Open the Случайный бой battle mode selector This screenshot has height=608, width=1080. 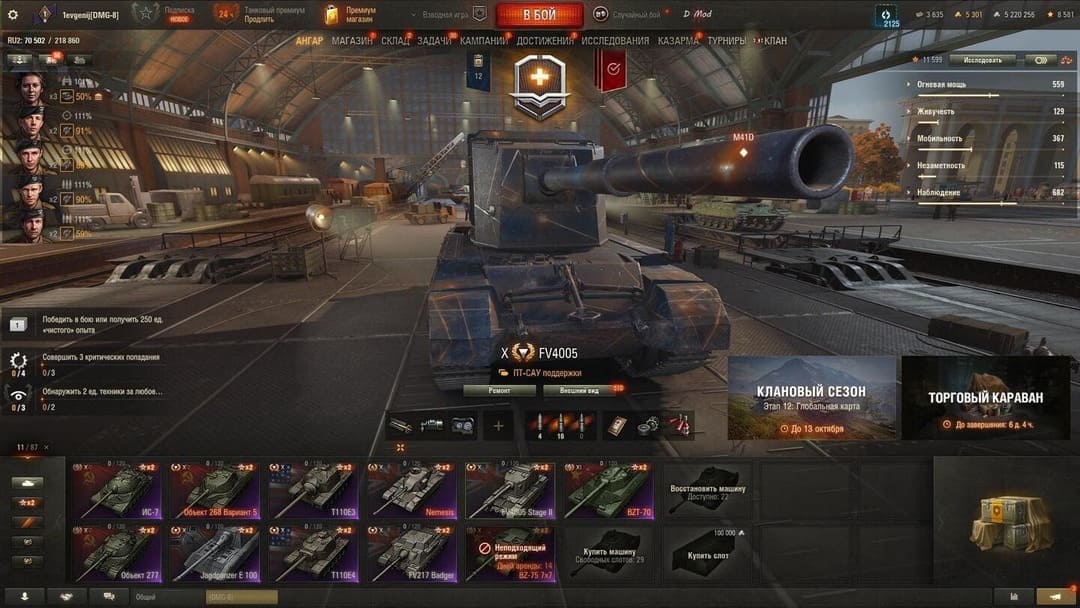pyautogui.click(x=627, y=15)
